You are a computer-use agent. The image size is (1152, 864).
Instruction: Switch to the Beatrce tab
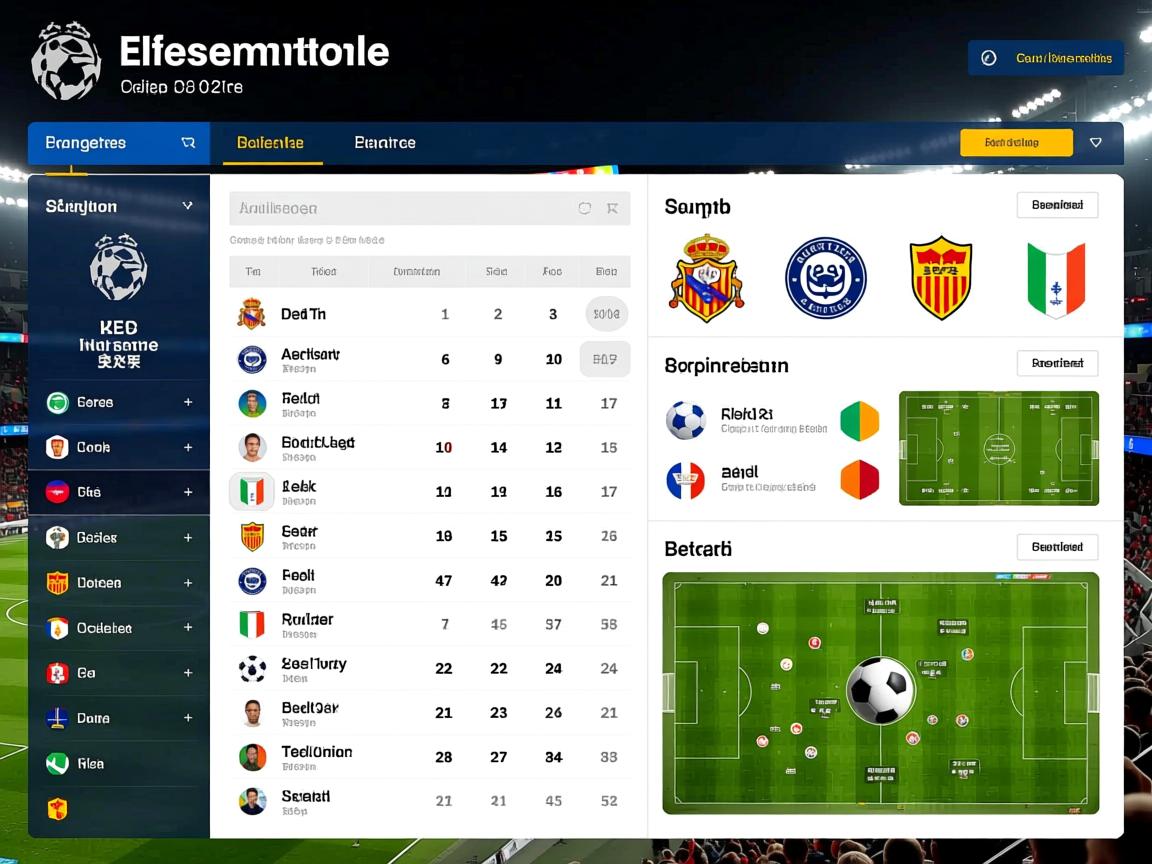click(385, 143)
